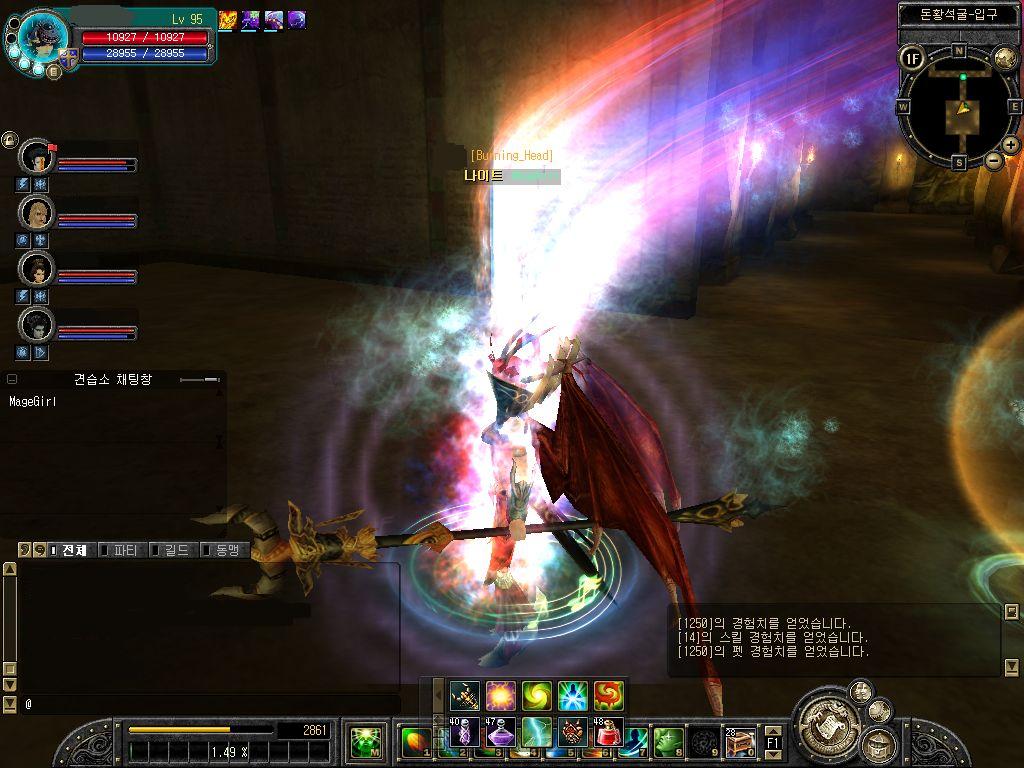
Task: Activate the green glowing M skill button
Action: click(365, 742)
